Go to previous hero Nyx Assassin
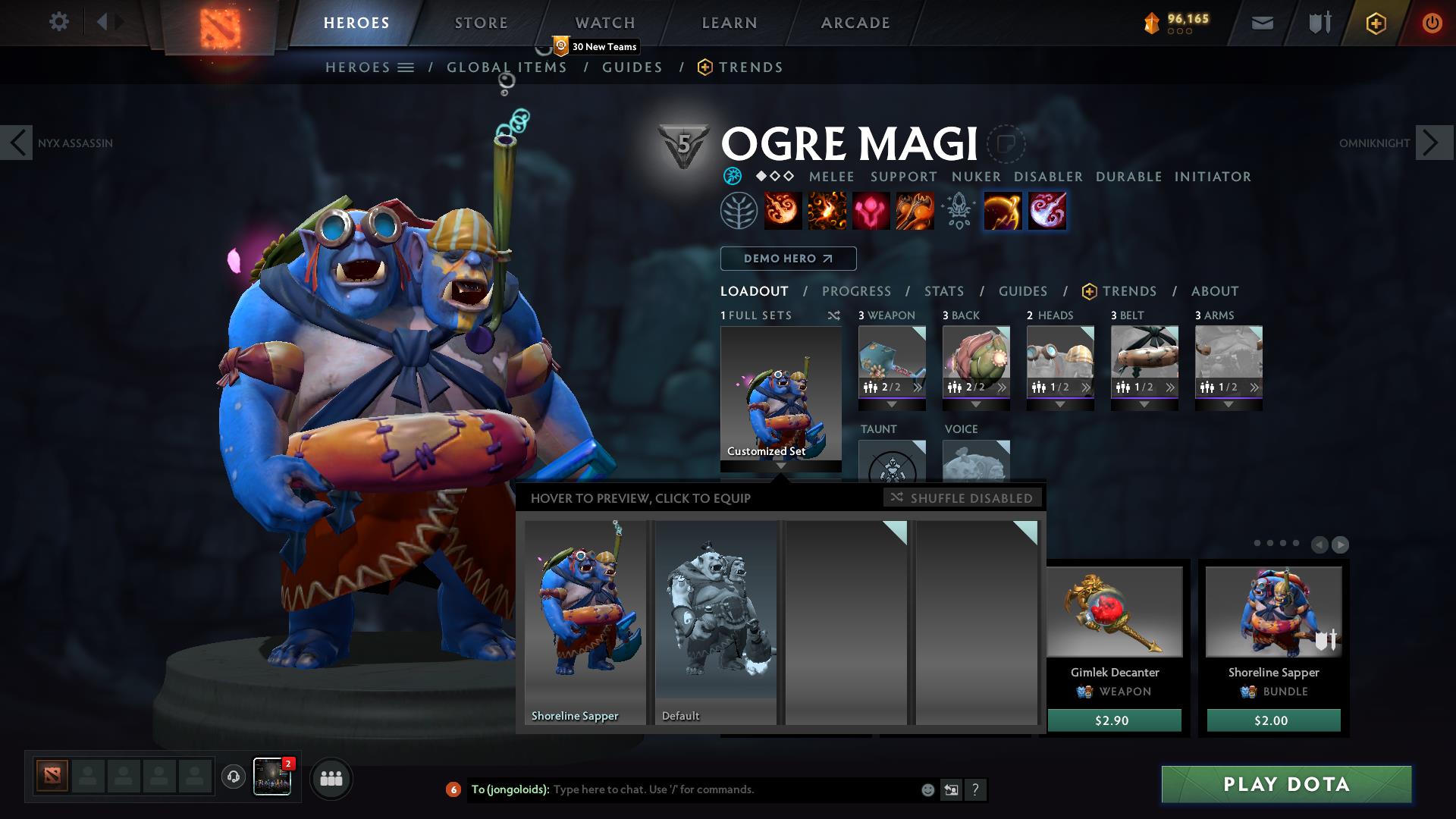 (17, 143)
